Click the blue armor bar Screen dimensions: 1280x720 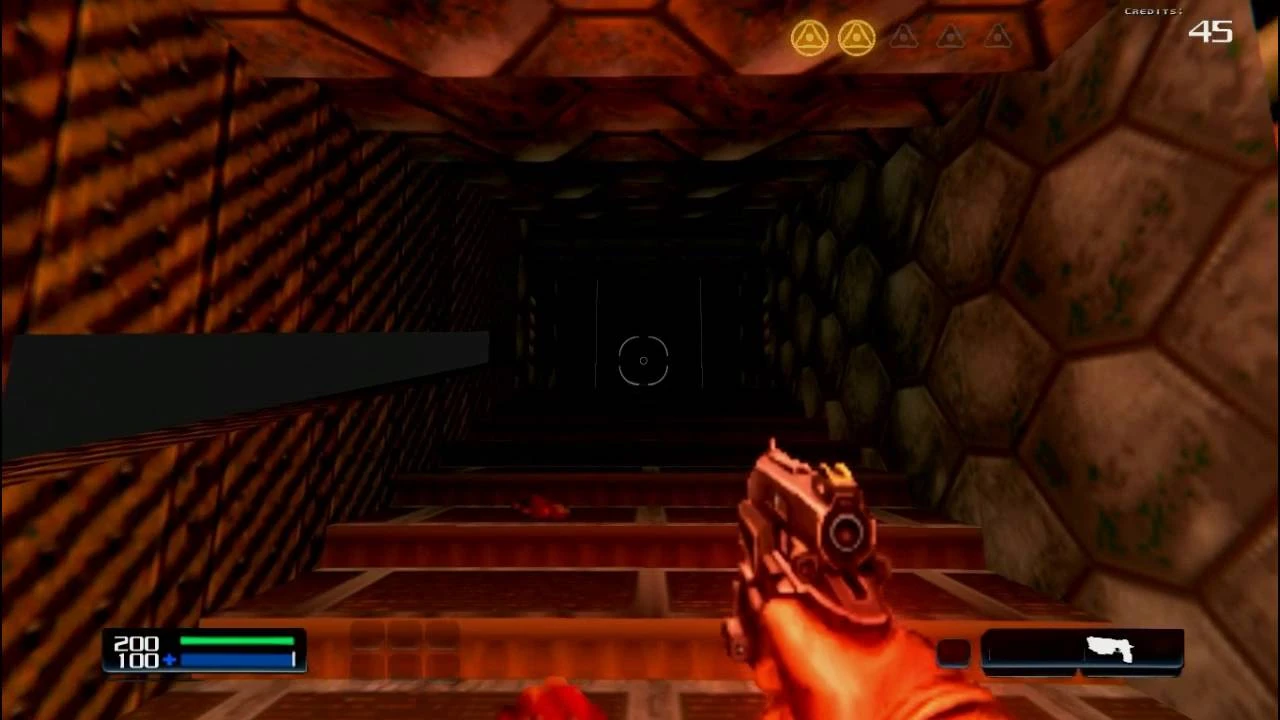(234, 660)
